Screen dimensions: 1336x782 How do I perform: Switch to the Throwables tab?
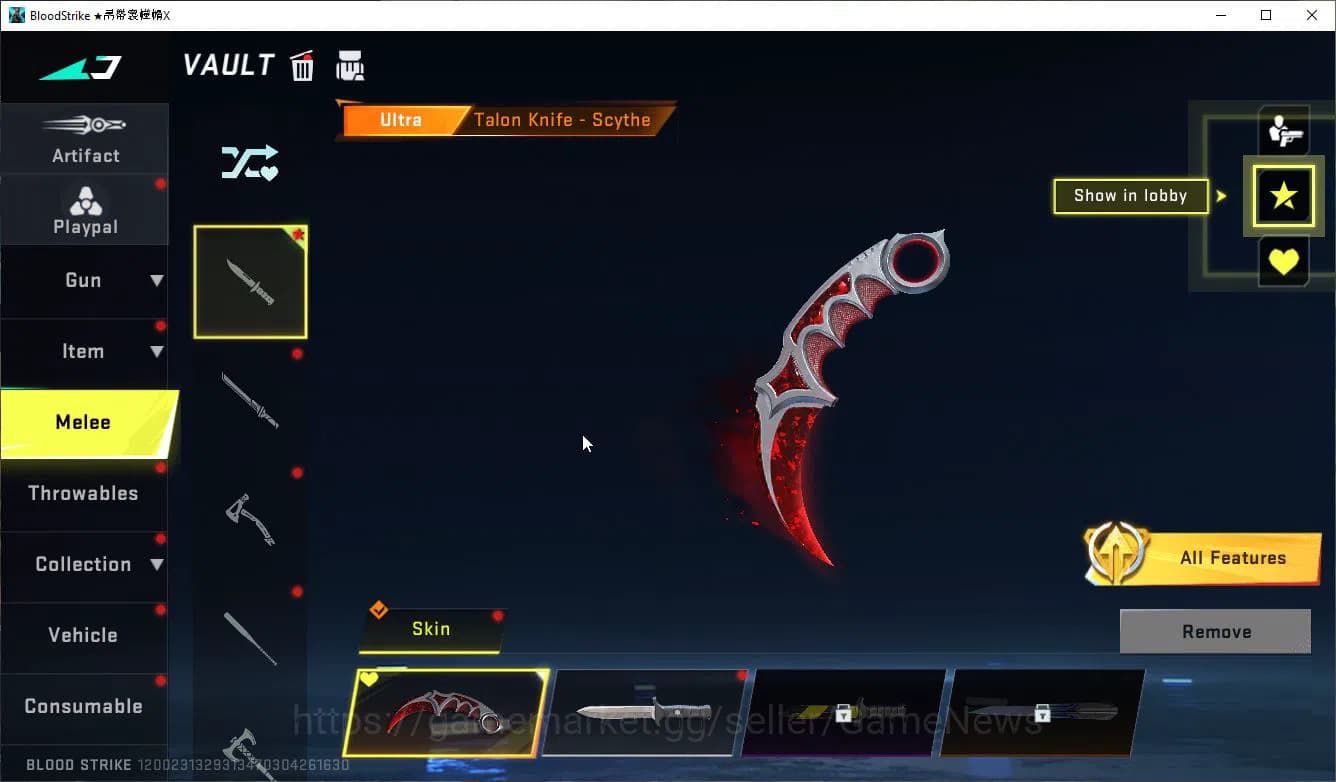[x=85, y=493]
